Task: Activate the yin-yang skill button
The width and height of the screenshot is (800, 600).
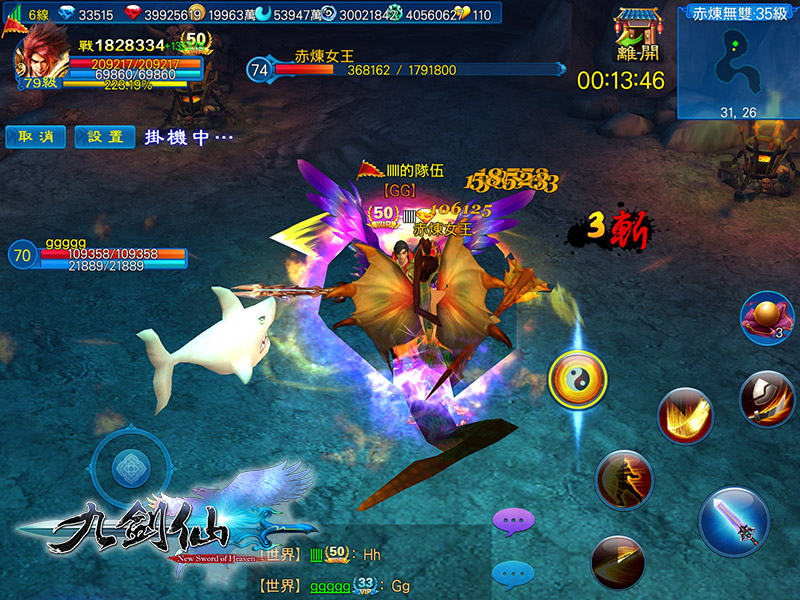Action: click(578, 380)
